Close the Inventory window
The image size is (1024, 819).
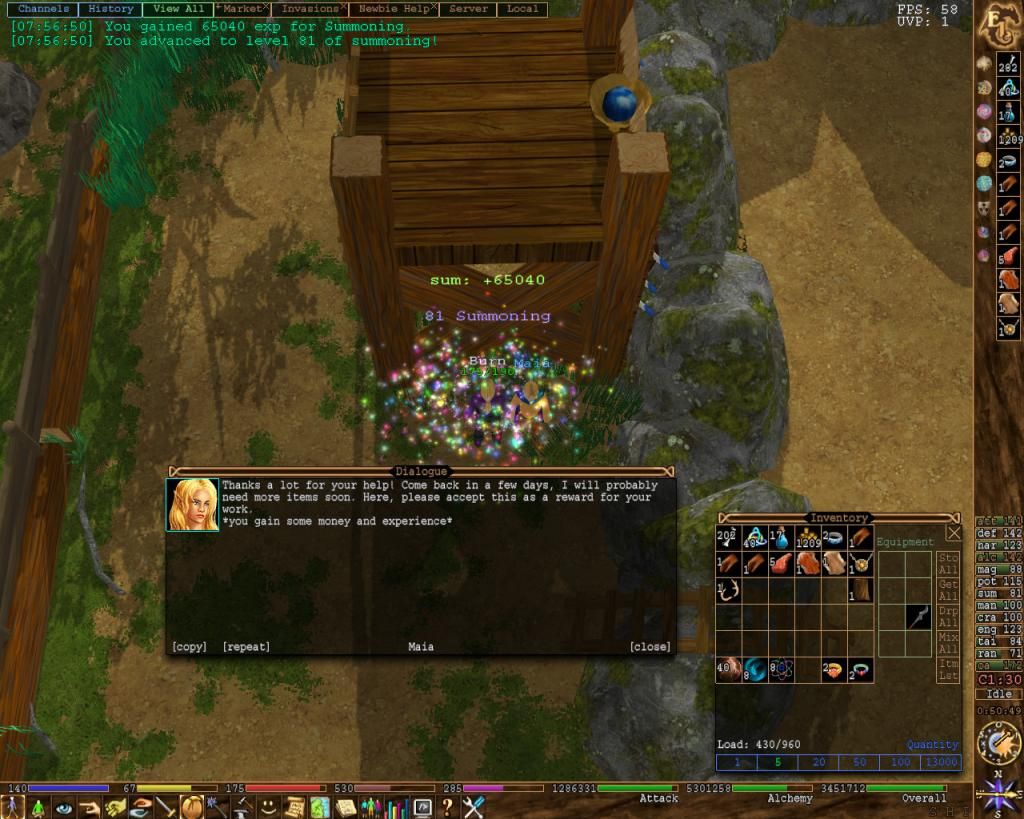coord(953,533)
